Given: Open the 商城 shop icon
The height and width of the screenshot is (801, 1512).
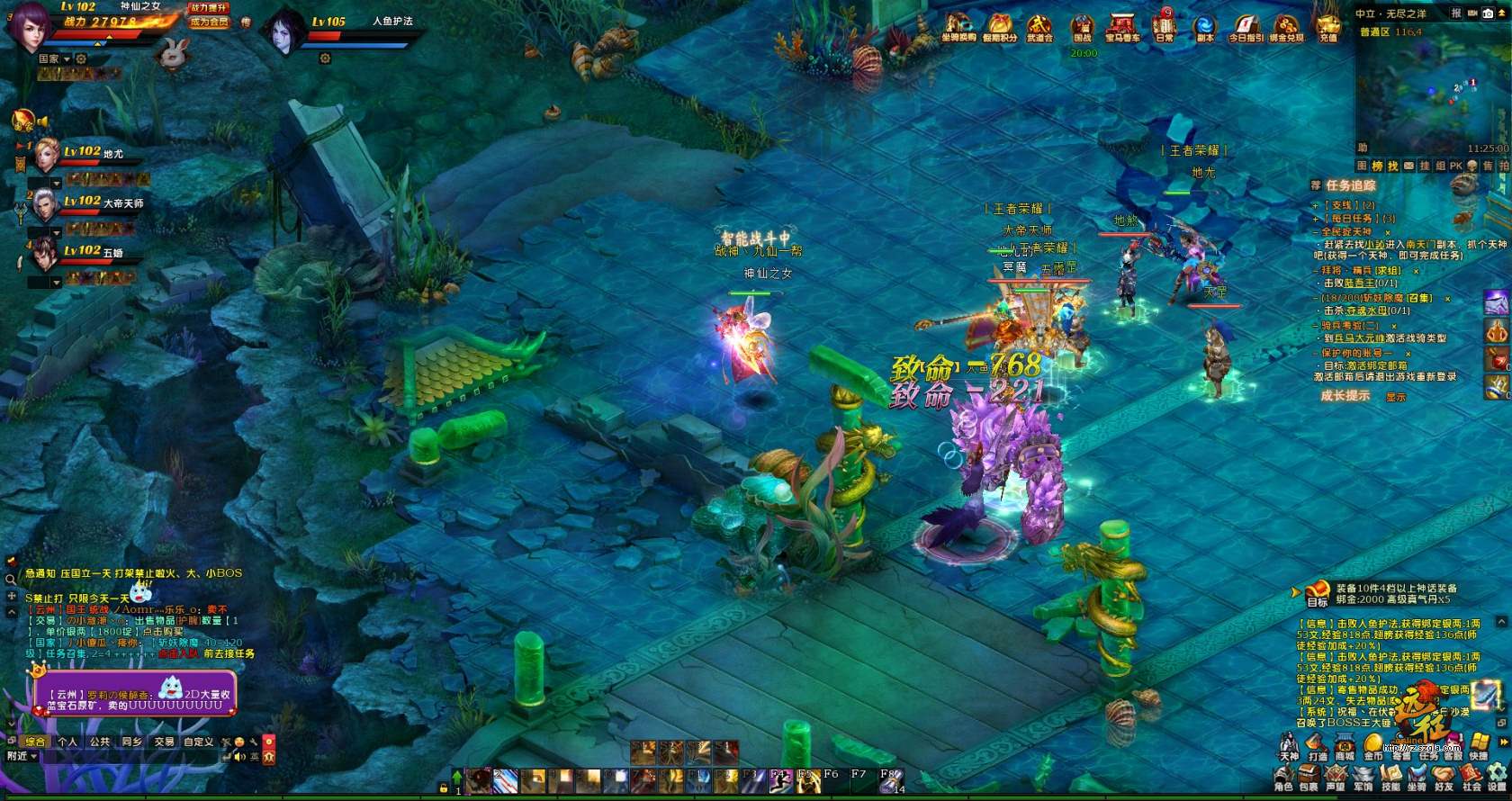Looking at the screenshot, I should 1345,746.
